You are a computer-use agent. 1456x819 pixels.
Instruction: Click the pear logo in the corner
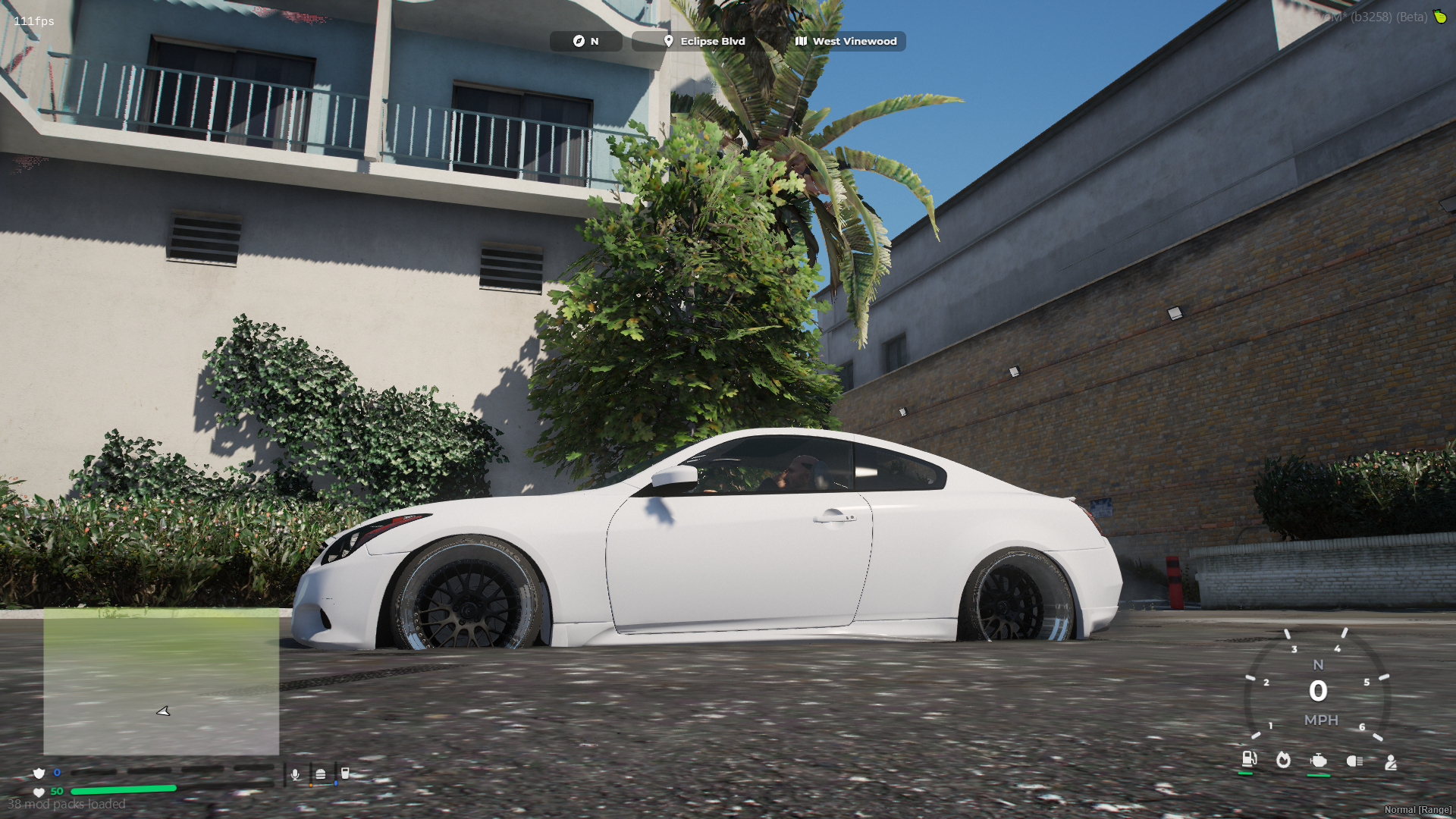(x=1439, y=17)
